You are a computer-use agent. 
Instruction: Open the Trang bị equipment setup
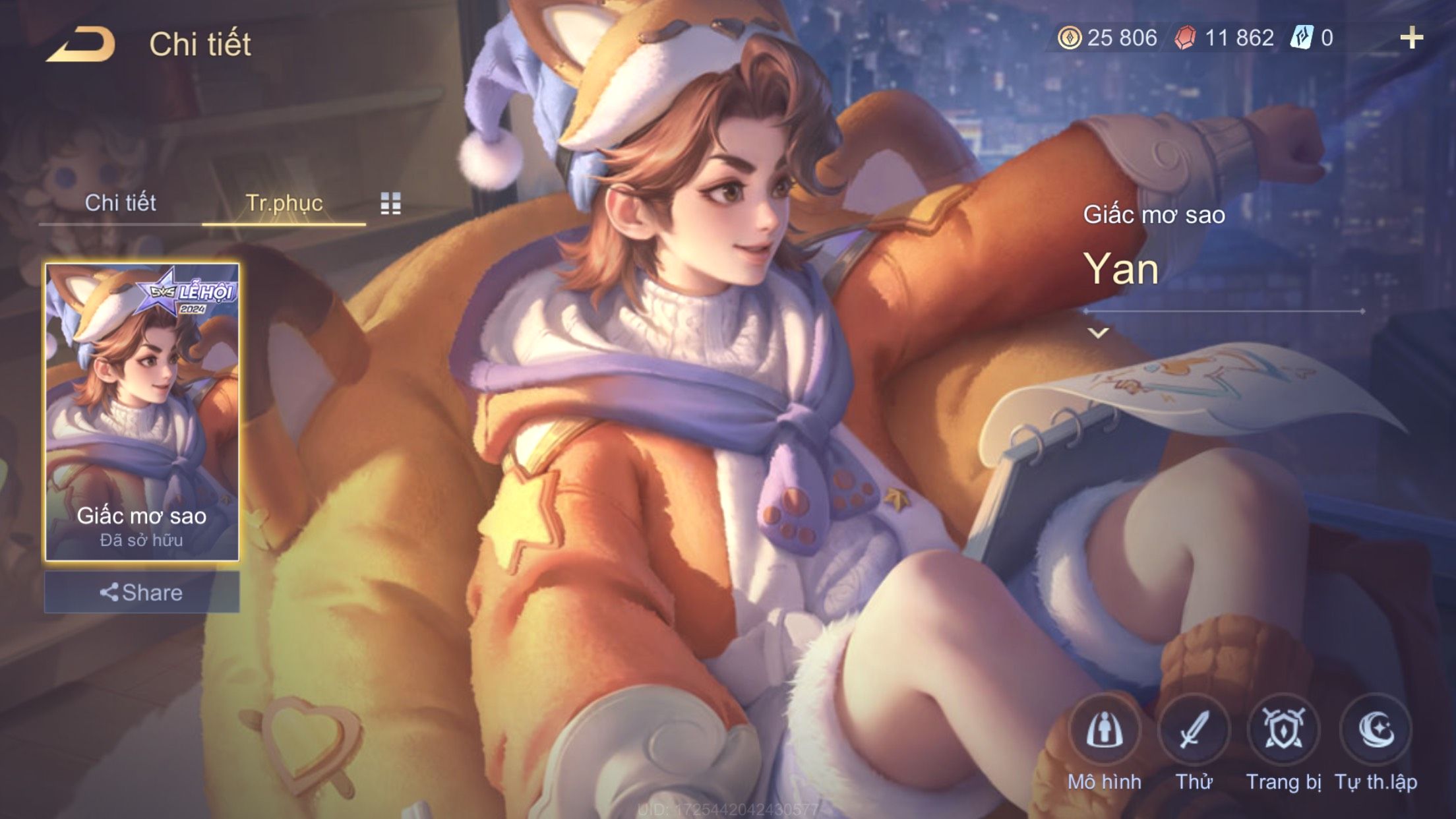[1283, 731]
